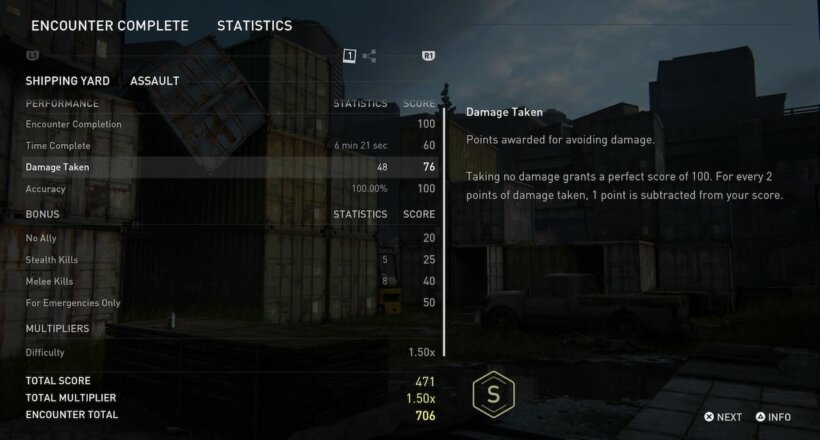
Task: Highlight the Stealth Kills bonus row
Action: click(x=230, y=259)
